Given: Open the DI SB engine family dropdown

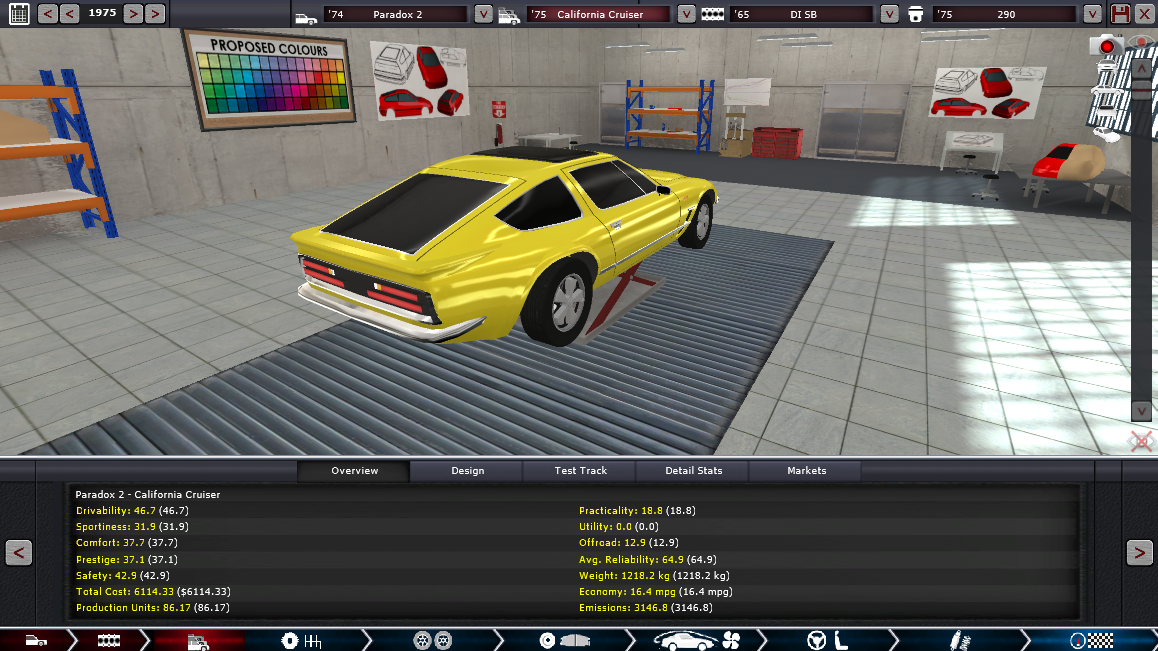Looking at the screenshot, I should pyautogui.click(x=890, y=14).
